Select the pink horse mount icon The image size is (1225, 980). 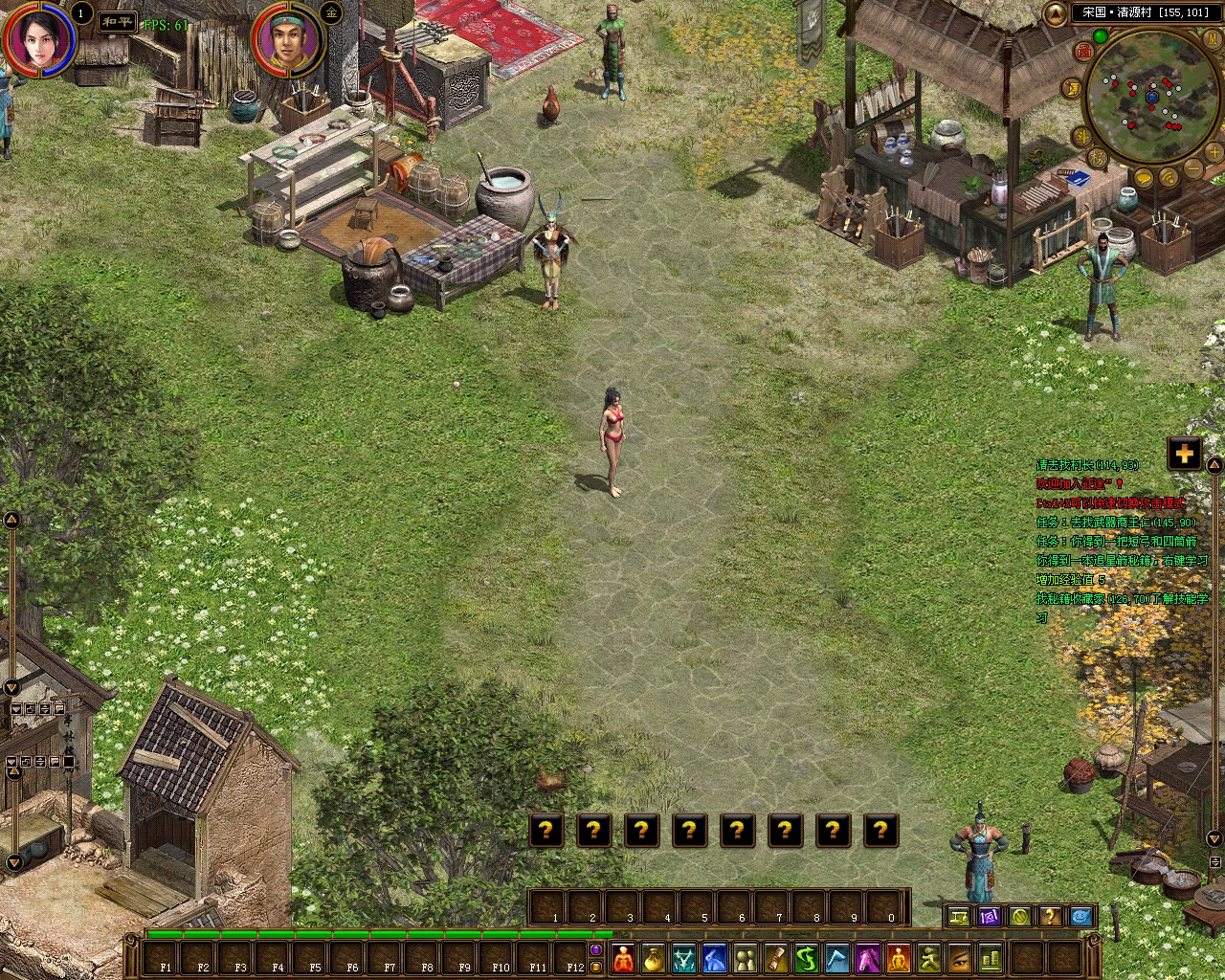[x=867, y=957]
